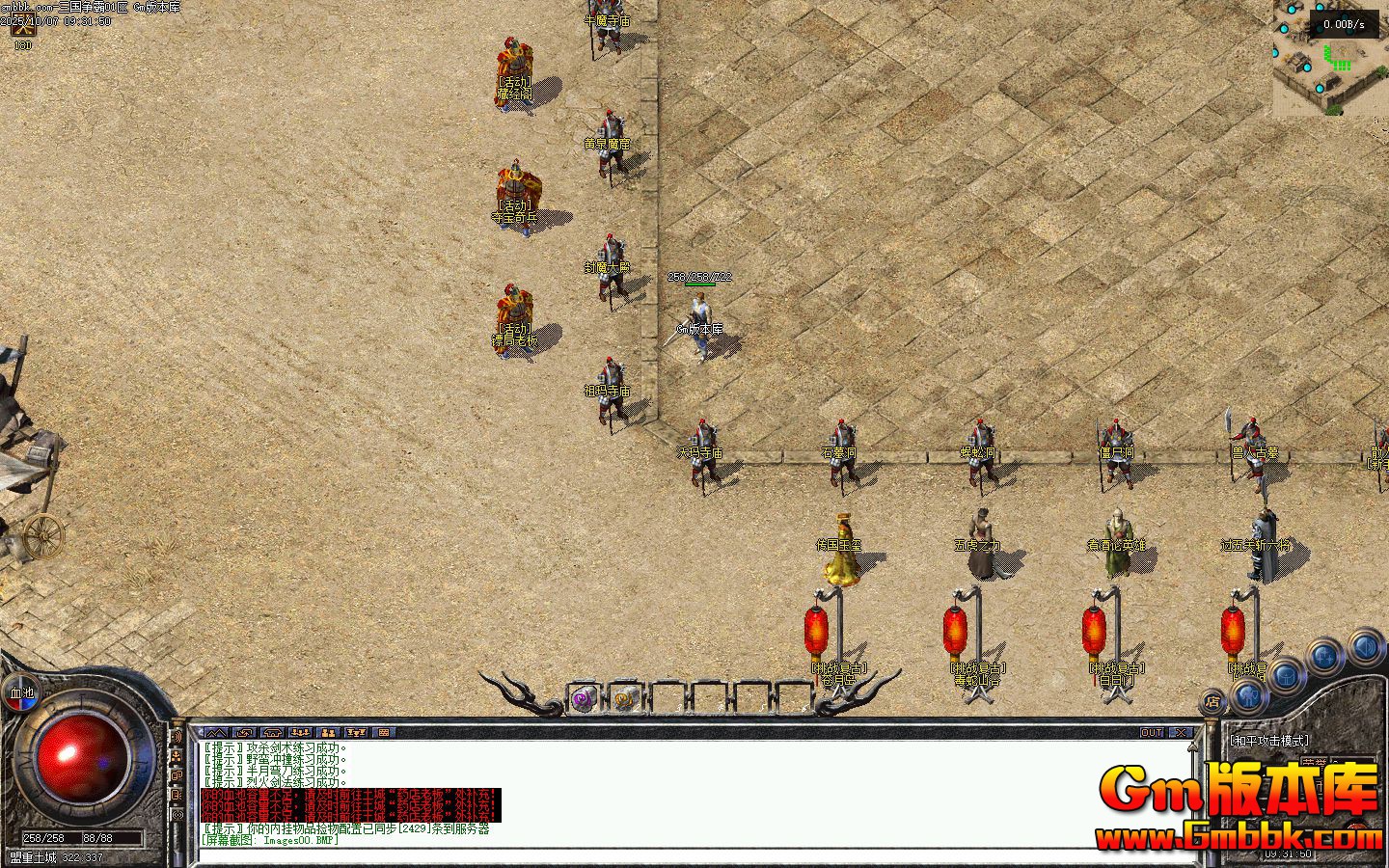The height and width of the screenshot is (868, 1389).
Task: Open the 店 shop round button
Action: coord(1212,702)
